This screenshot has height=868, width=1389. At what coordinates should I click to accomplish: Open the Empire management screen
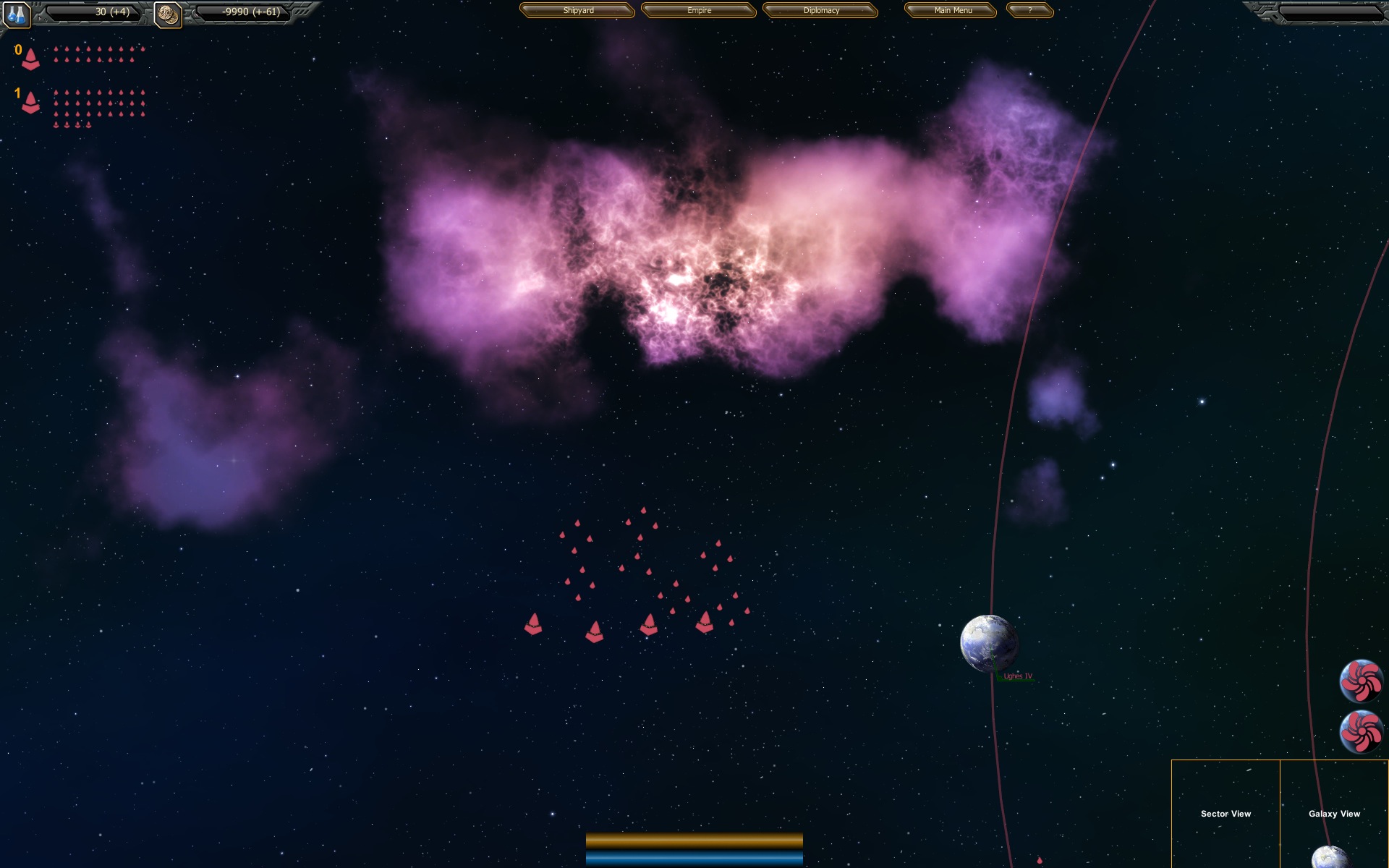[x=697, y=11]
